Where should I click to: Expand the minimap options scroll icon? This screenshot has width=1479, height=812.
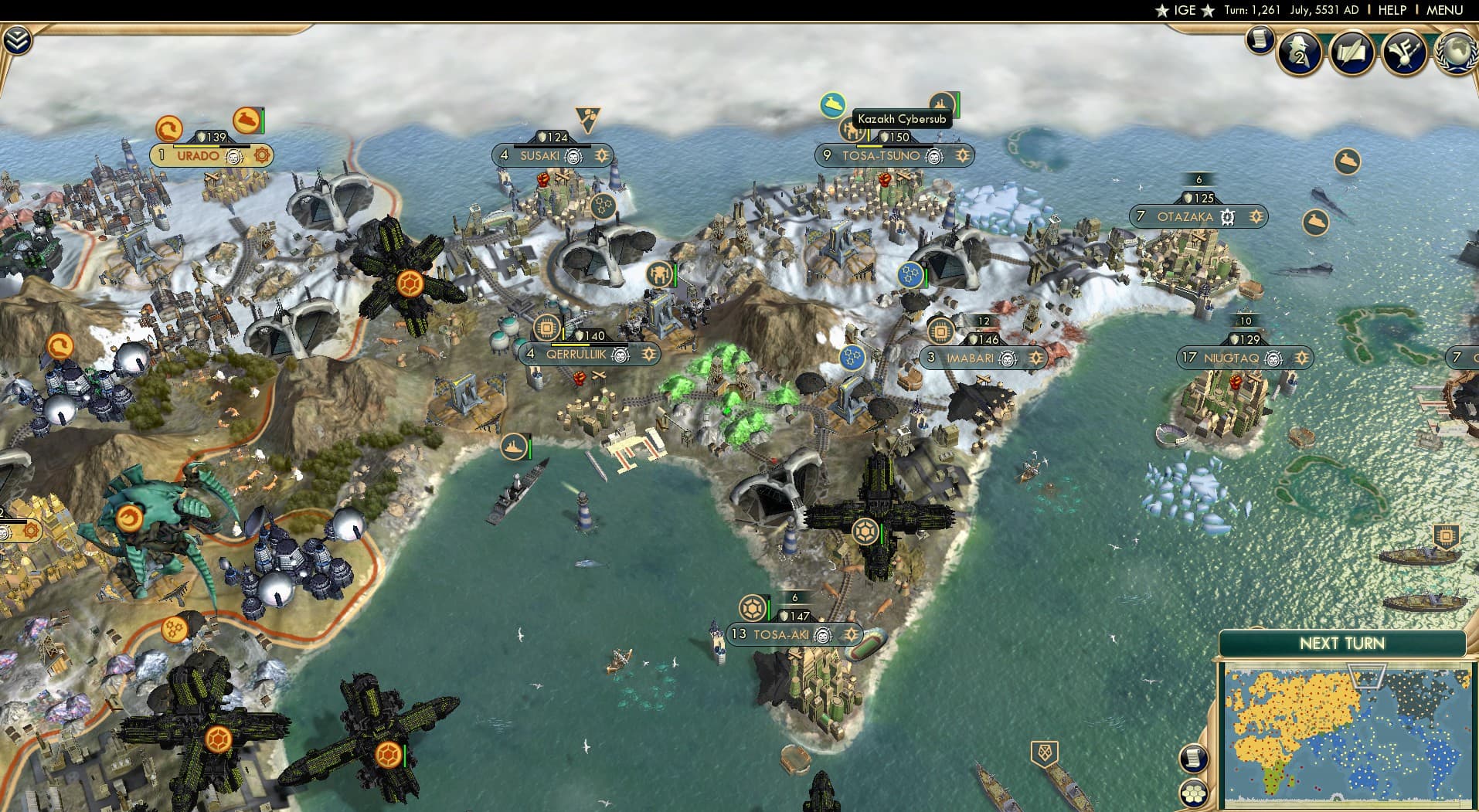click(x=1195, y=759)
